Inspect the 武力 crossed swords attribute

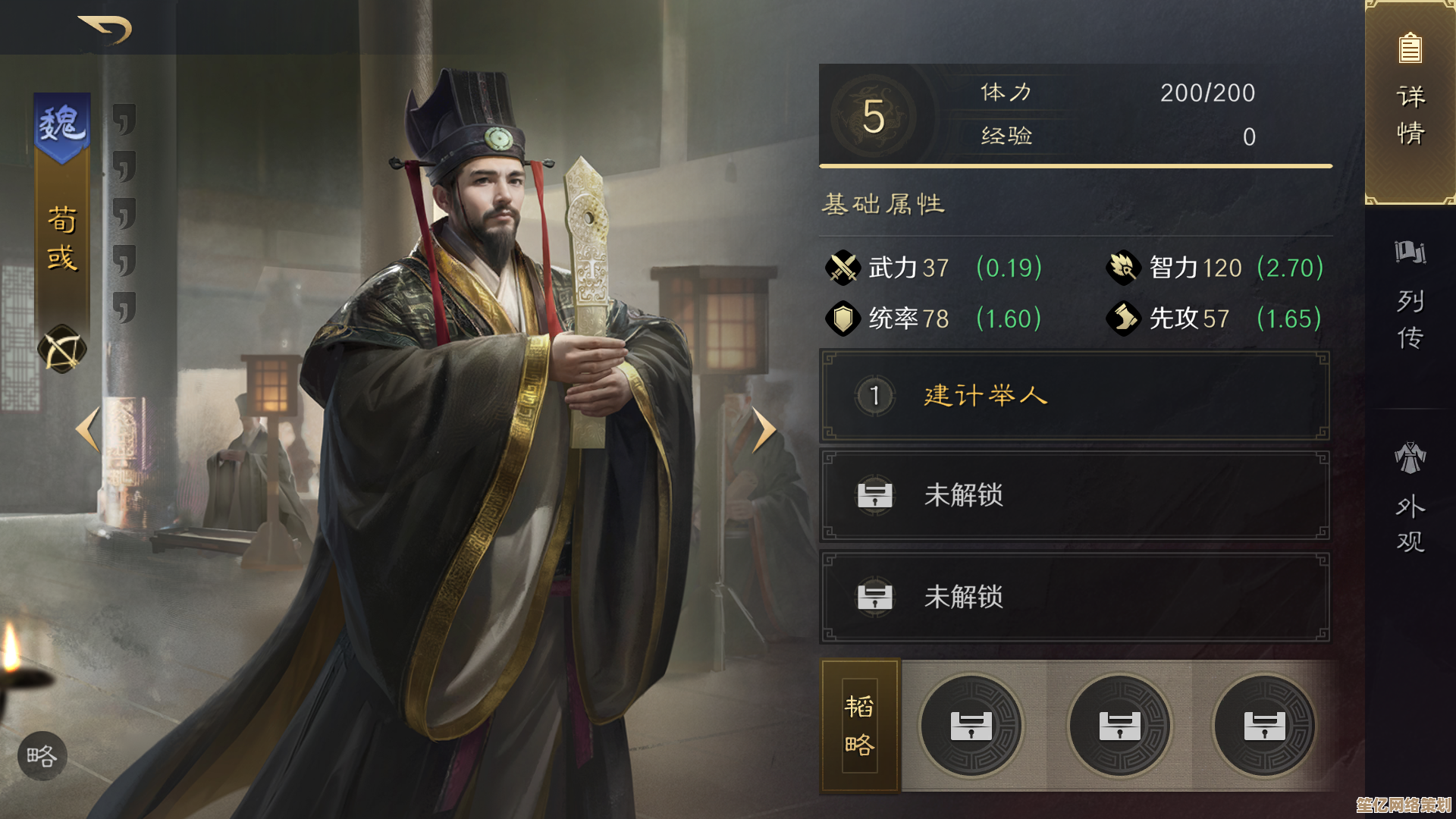coord(843,268)
